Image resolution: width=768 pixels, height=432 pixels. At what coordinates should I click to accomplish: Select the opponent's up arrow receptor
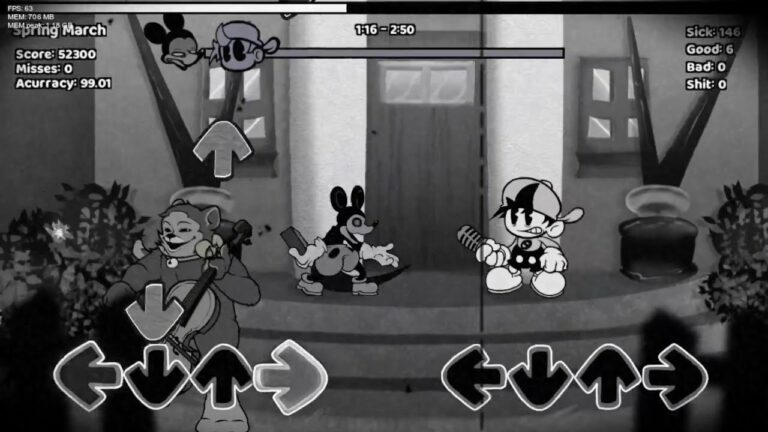tap(222, 376)
